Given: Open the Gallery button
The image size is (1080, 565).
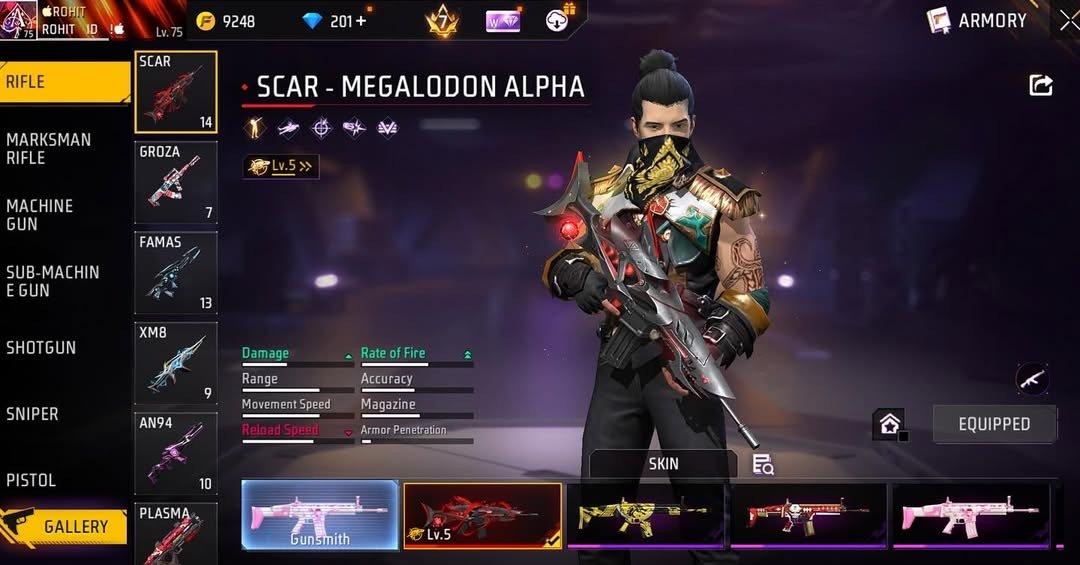Looking at the screenshot, I should click(x=65, y=526).
